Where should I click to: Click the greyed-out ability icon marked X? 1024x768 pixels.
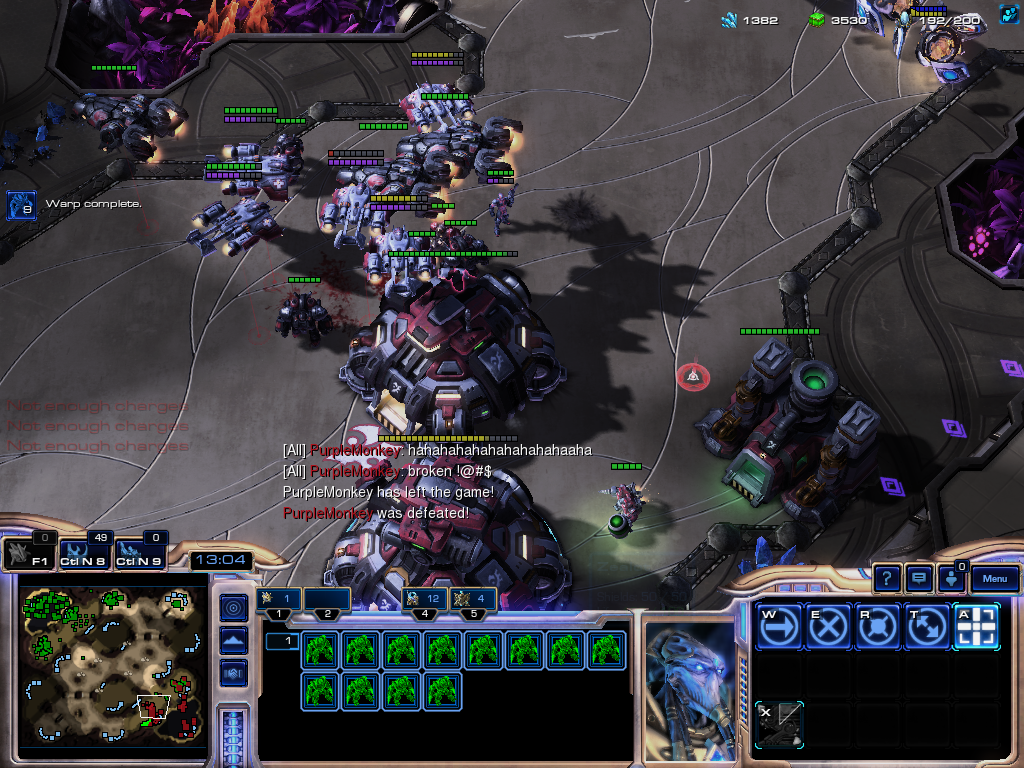click(779, 723)
